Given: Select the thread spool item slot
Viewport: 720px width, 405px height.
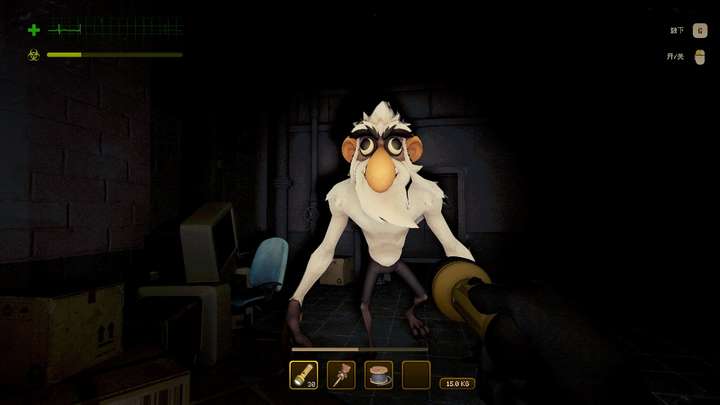Looking at the screenshot, I should (x=379, y=375).
